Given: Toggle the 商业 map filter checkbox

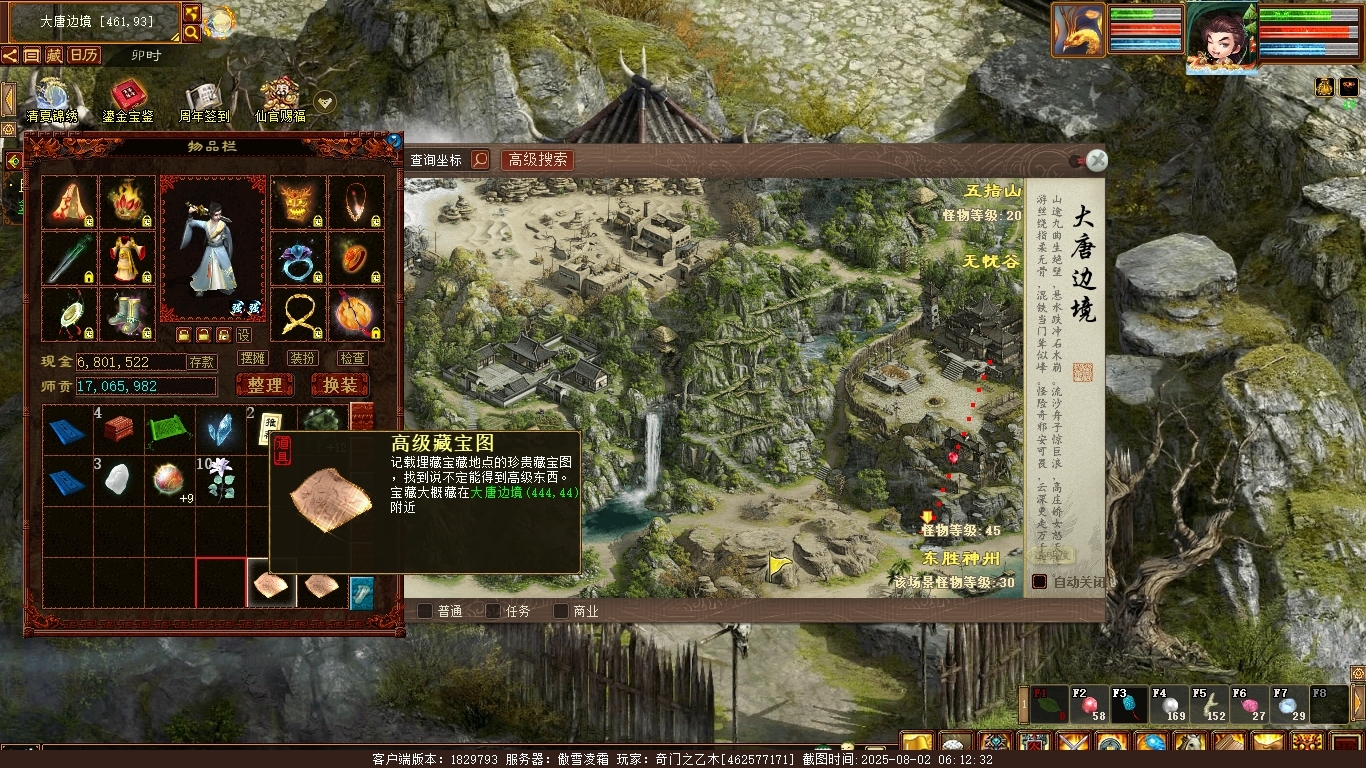Looking at the screenshot, I should click(561, 611).
